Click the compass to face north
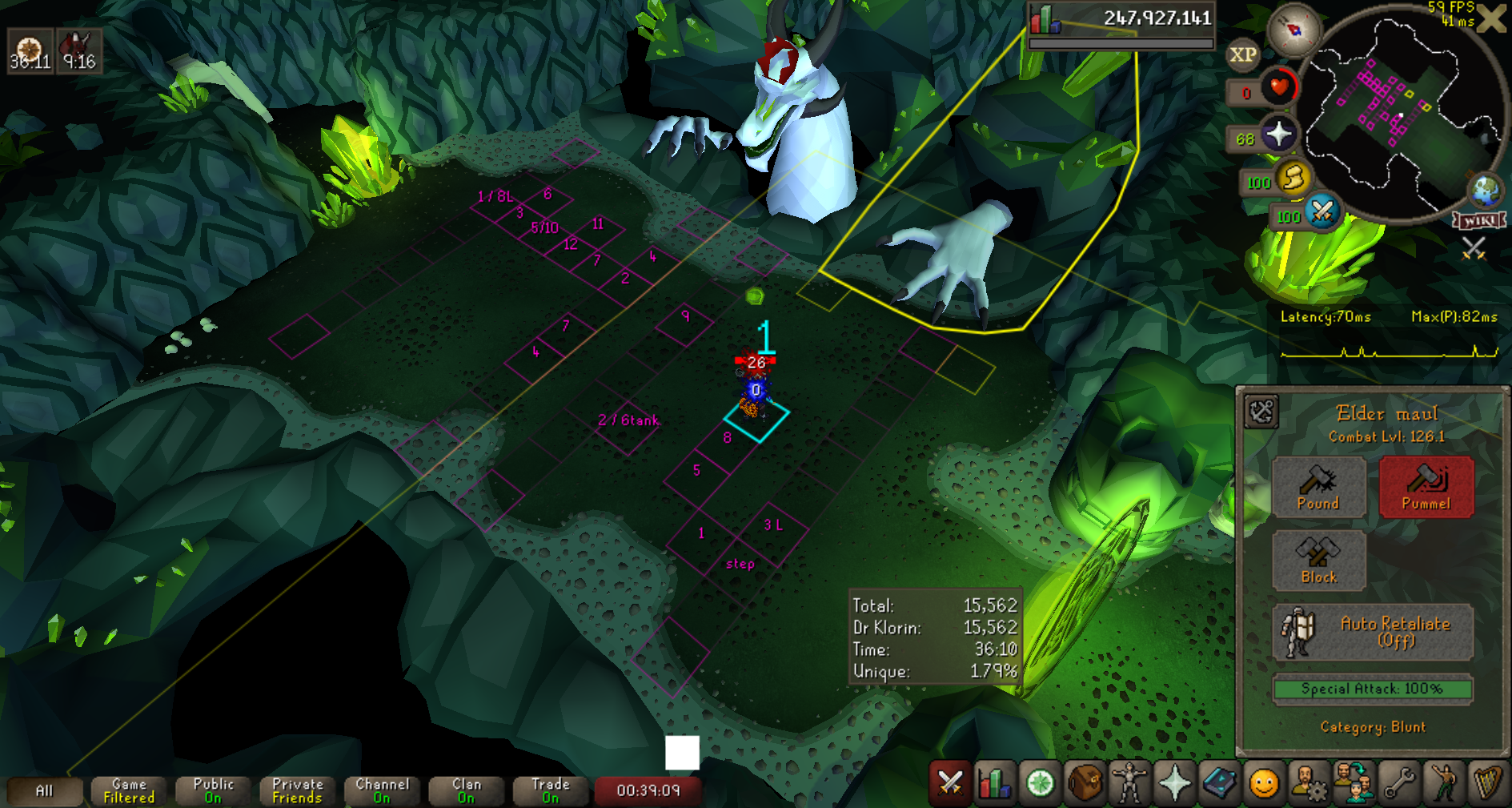 pos(1293,30)
